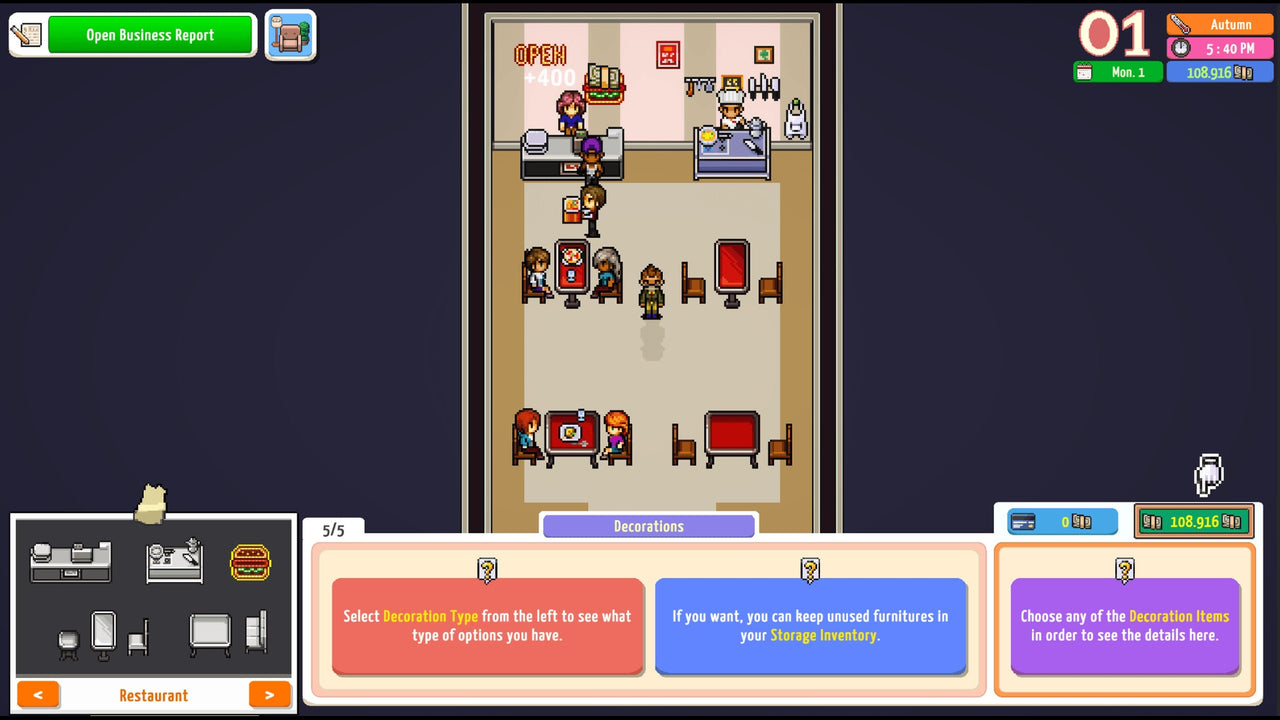Image resolution: width=1280 pixels, height=720 pixels.
Task: Click the Decorations header label
Action: pyautogui.click(x=648, y=525)
